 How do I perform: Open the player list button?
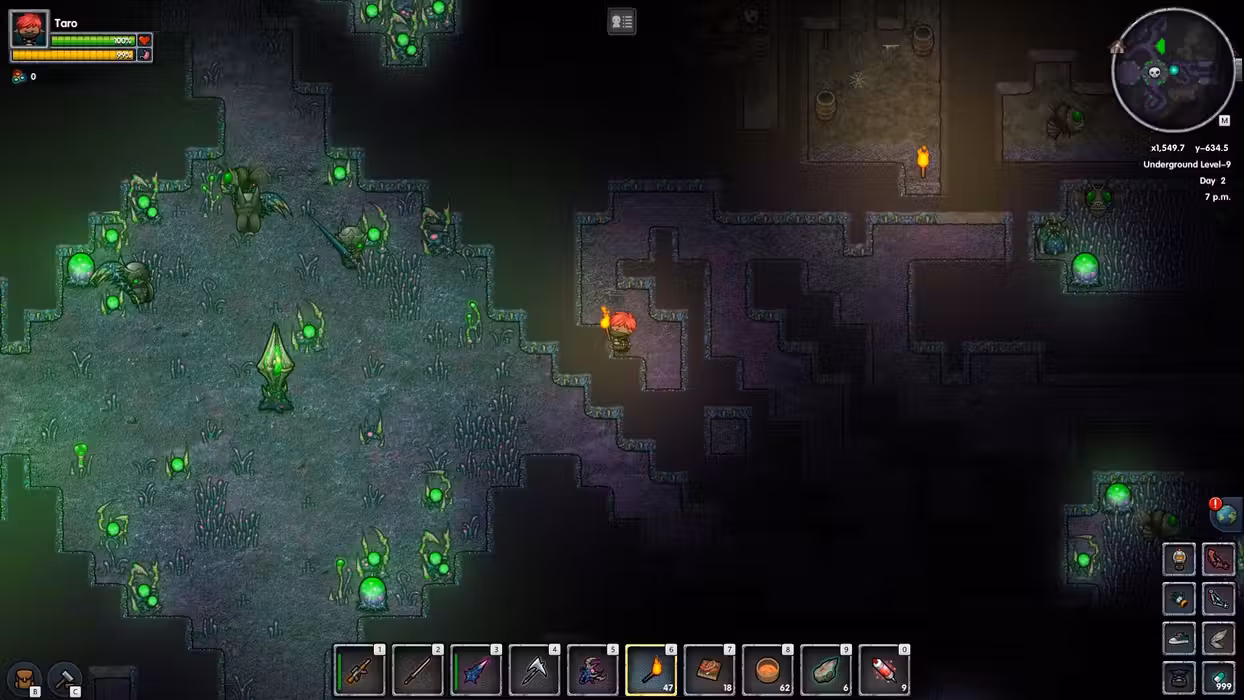(621, 21)
